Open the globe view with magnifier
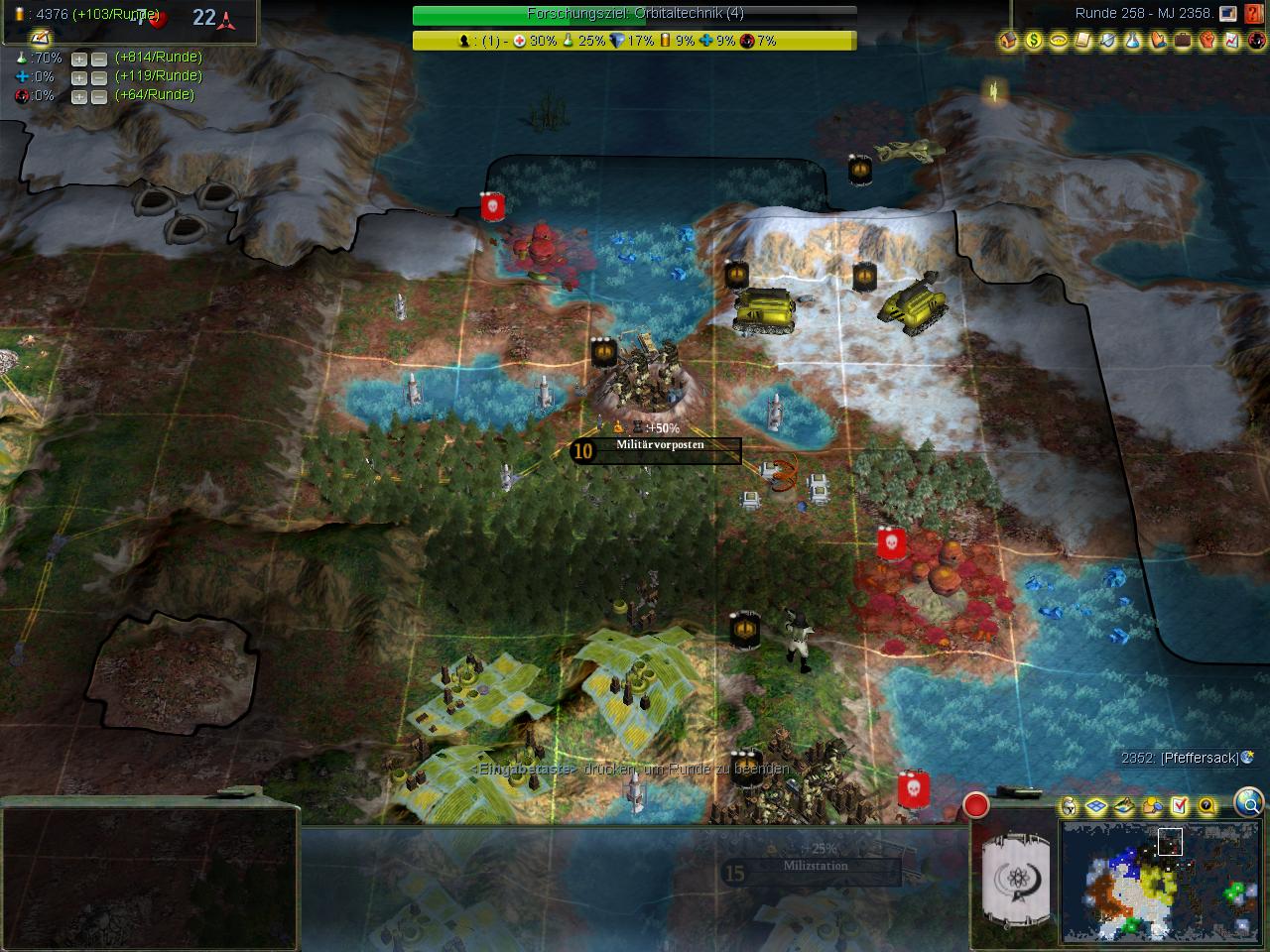Image resolution: width=1270 pixels, height=952 pixels. (1248, 802)
